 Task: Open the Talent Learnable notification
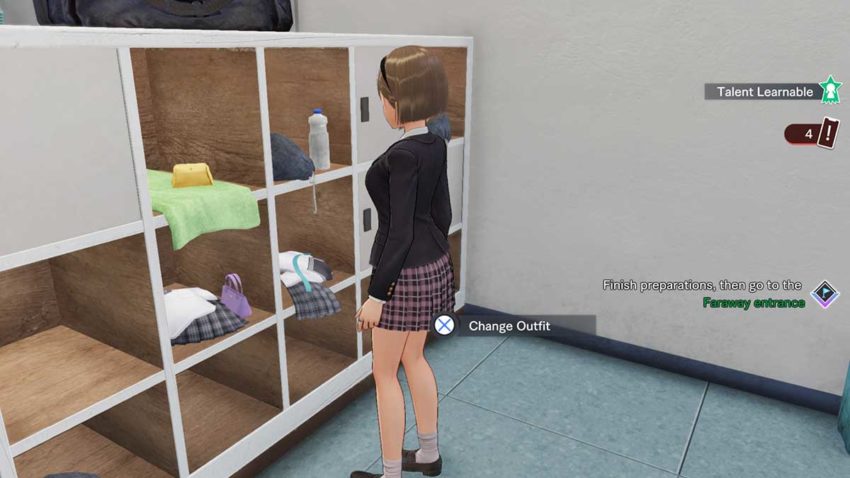(764, 92)
